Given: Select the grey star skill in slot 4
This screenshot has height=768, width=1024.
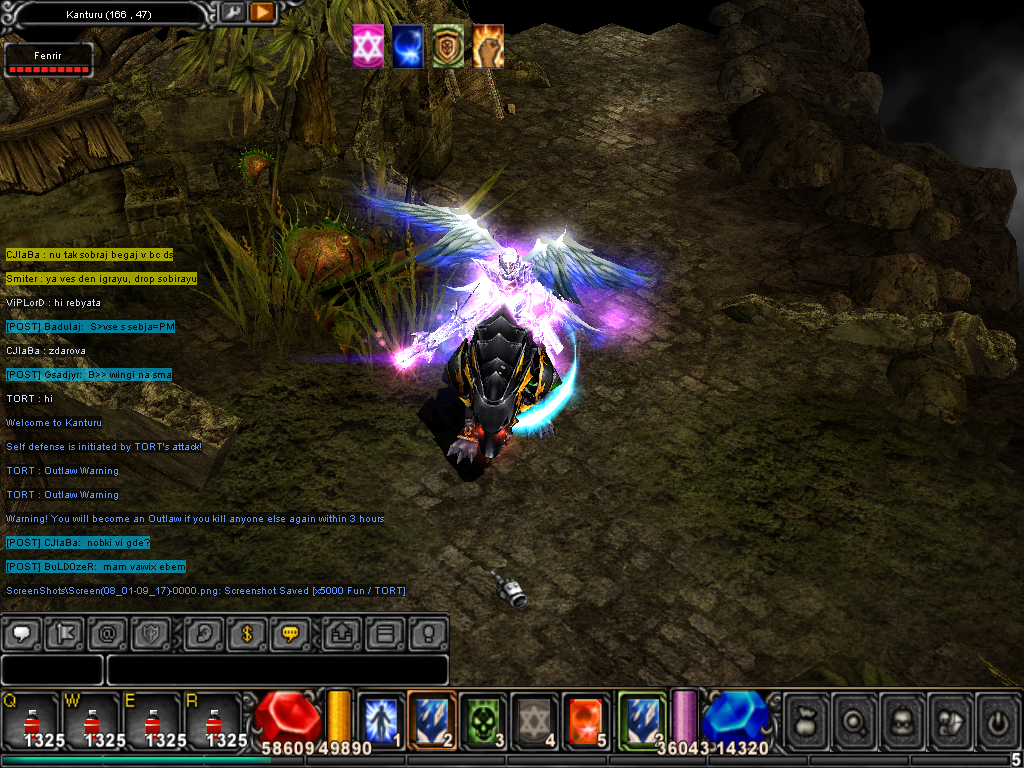Looking at the screenshot, I should click(x=535, y=719).
